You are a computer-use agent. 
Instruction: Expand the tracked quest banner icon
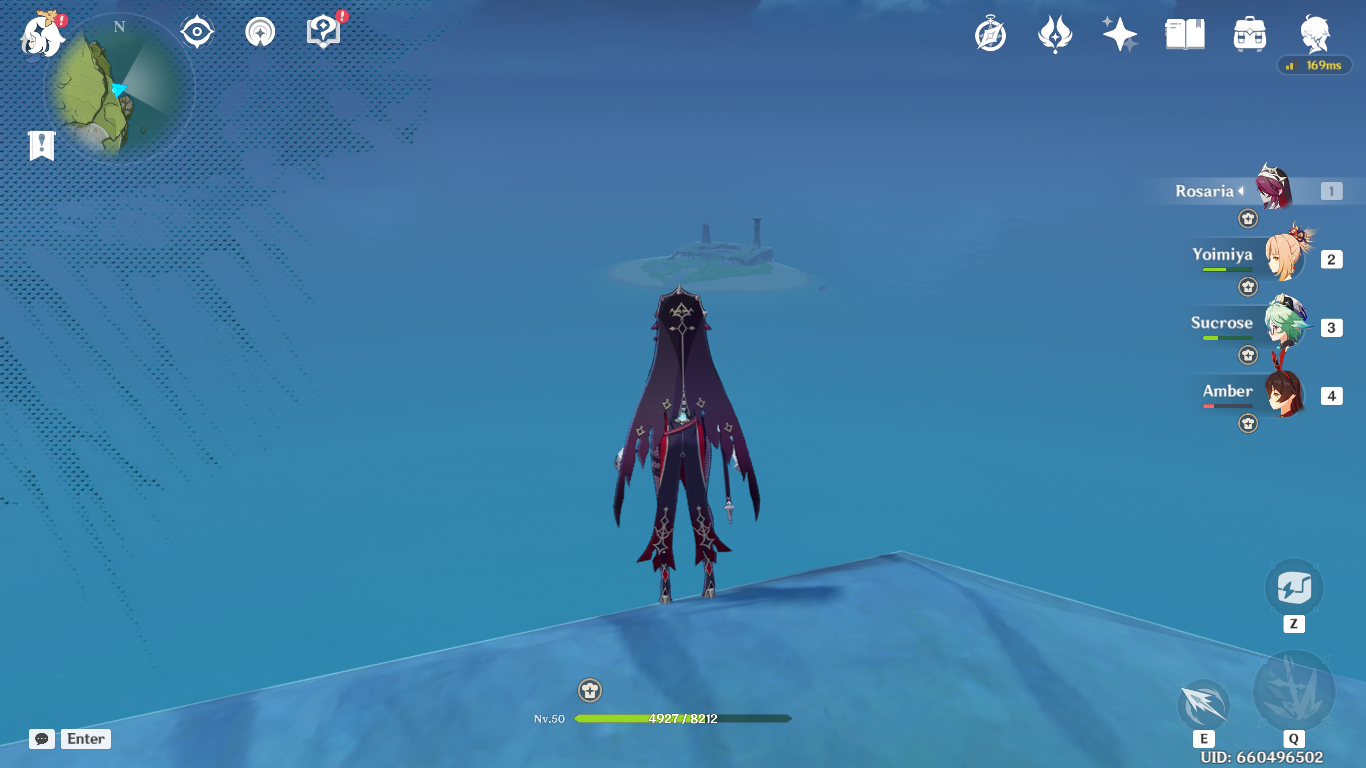coord(40,145)
